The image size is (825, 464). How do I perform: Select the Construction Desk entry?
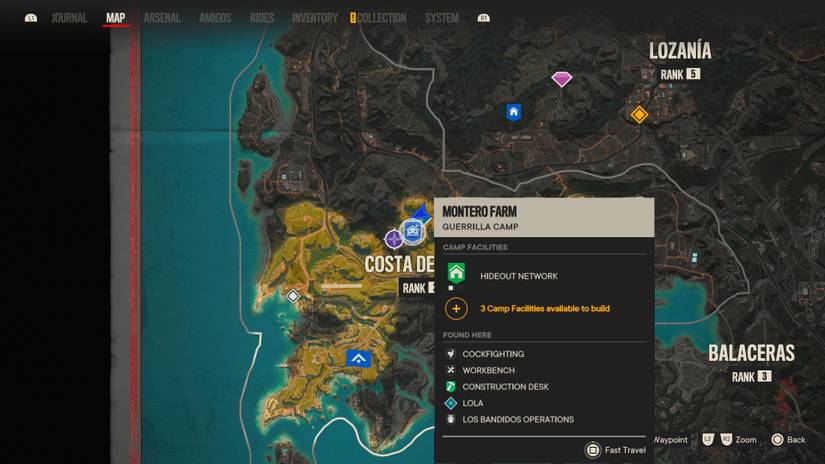tap(505, 387)
